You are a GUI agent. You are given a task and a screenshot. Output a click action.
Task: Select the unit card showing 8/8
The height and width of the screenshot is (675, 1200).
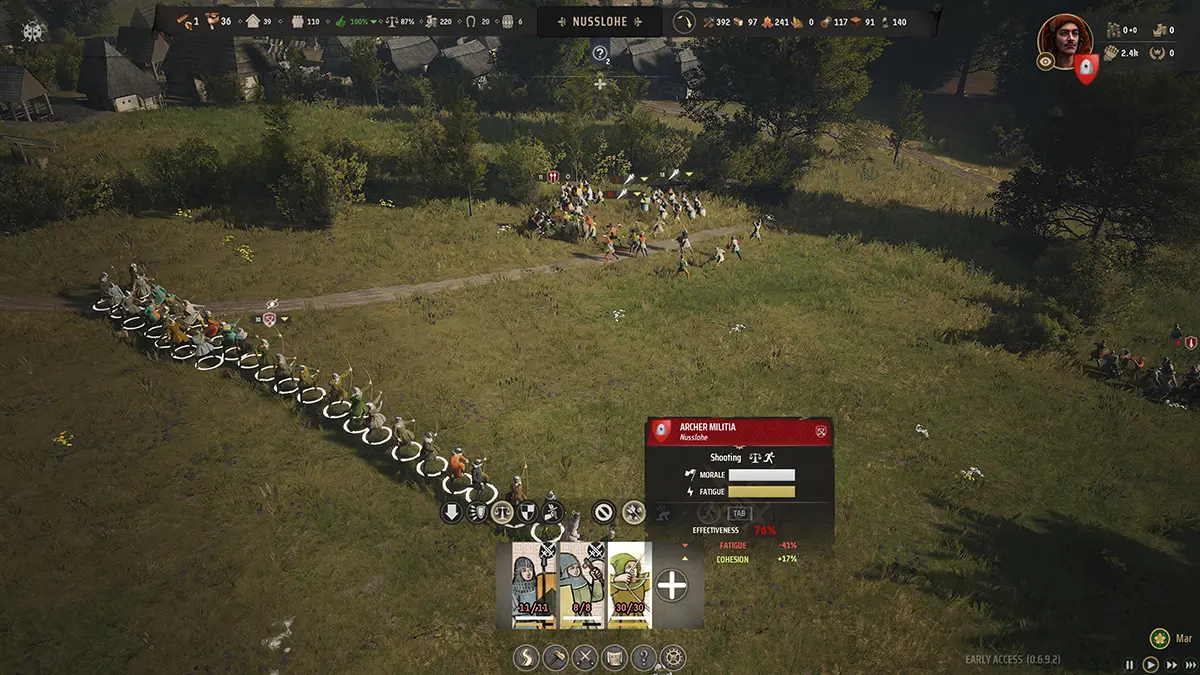582,585
